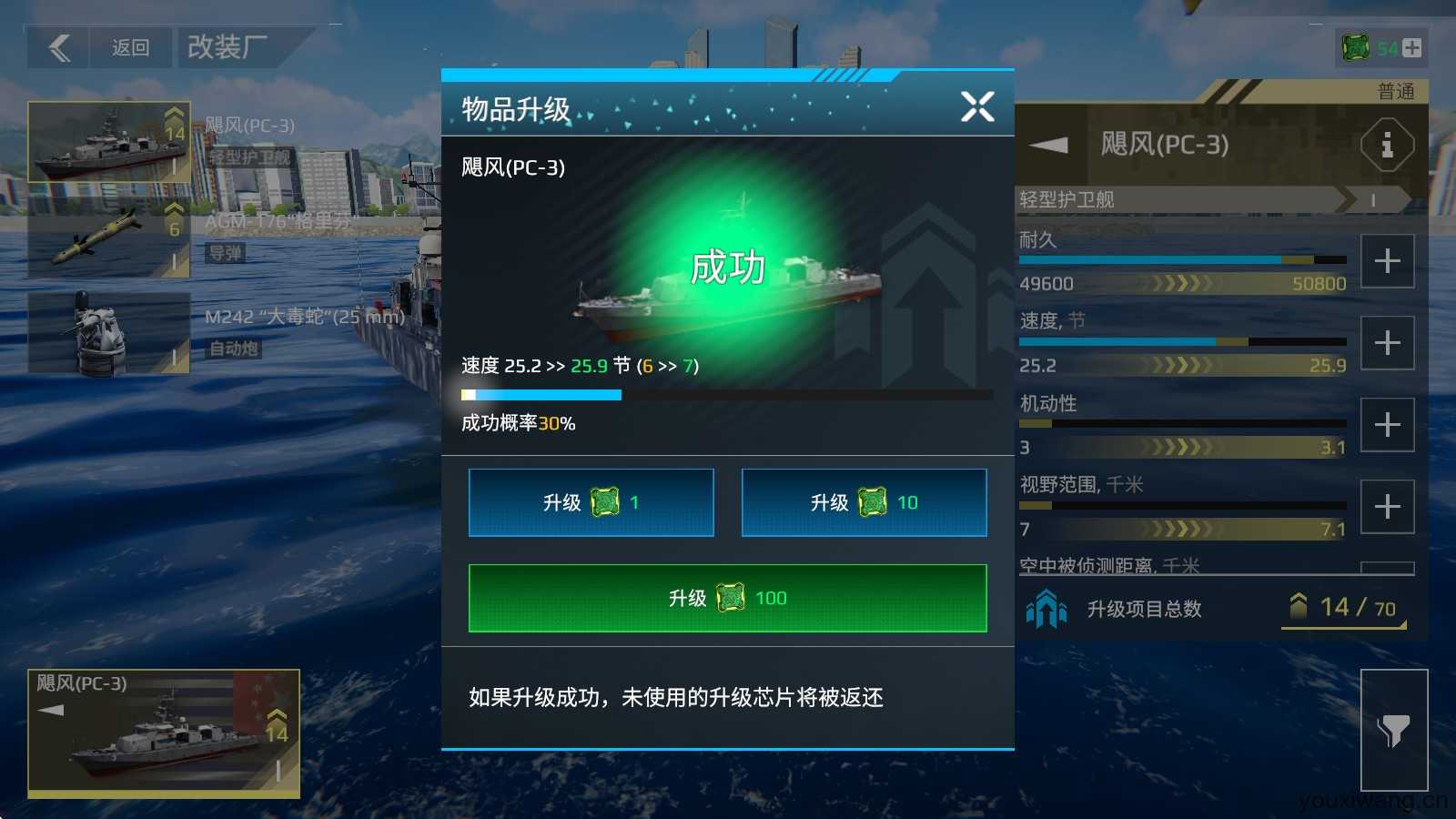Image resolution: width=1456 pixels, height=819 pixels.
Task: Open the bottom-left 飓风(PC-3) ship card
Action: (164, 732)
